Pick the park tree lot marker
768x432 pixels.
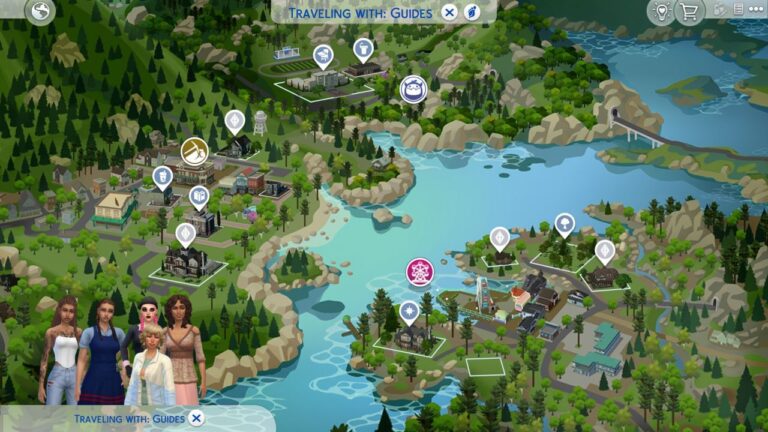pos(564,223)
